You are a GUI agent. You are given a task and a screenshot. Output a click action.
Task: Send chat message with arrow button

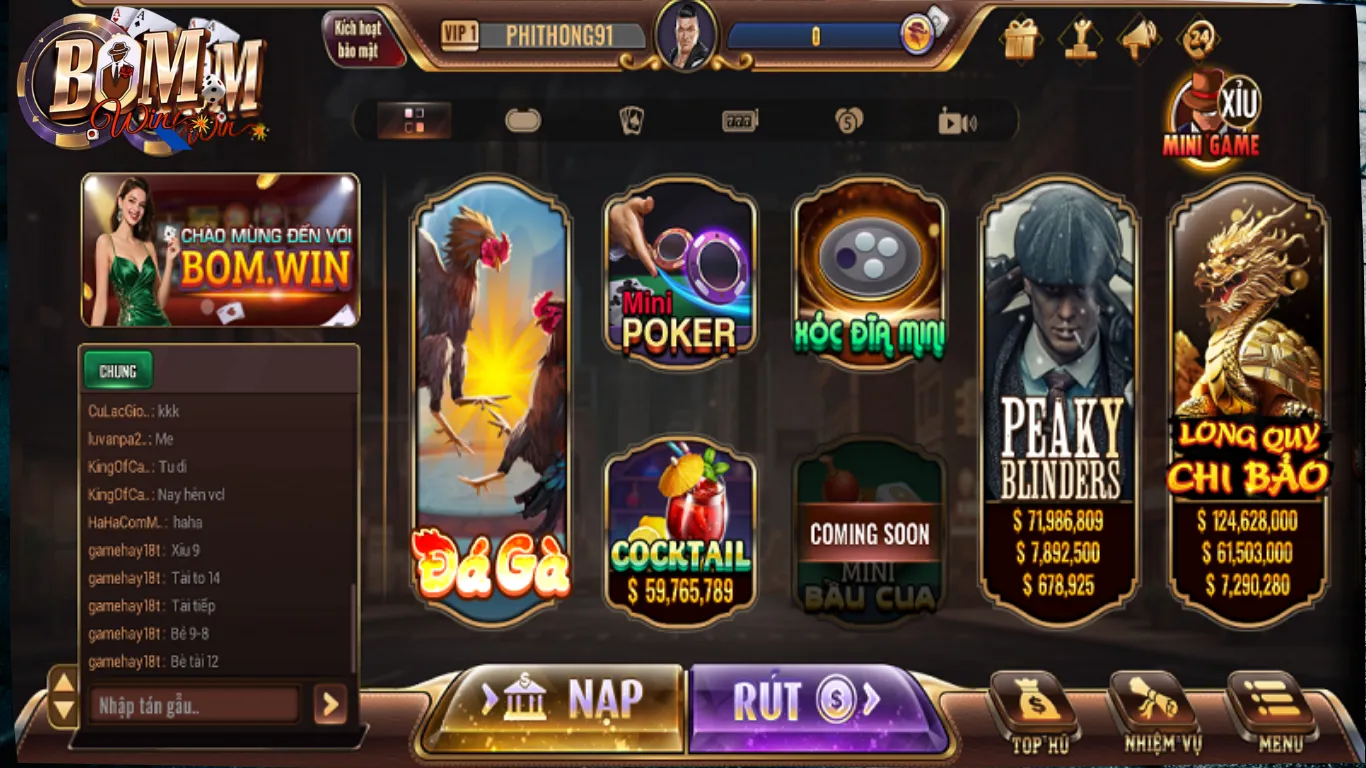330,705
